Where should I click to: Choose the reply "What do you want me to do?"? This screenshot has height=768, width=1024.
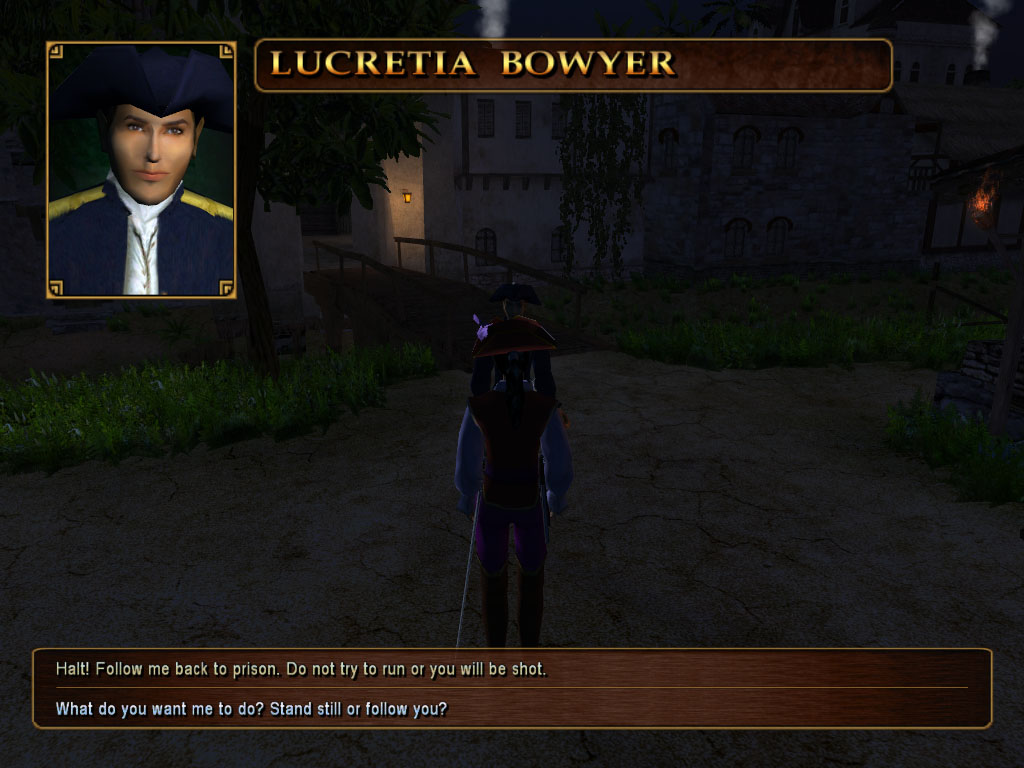(x=251, y=709)
